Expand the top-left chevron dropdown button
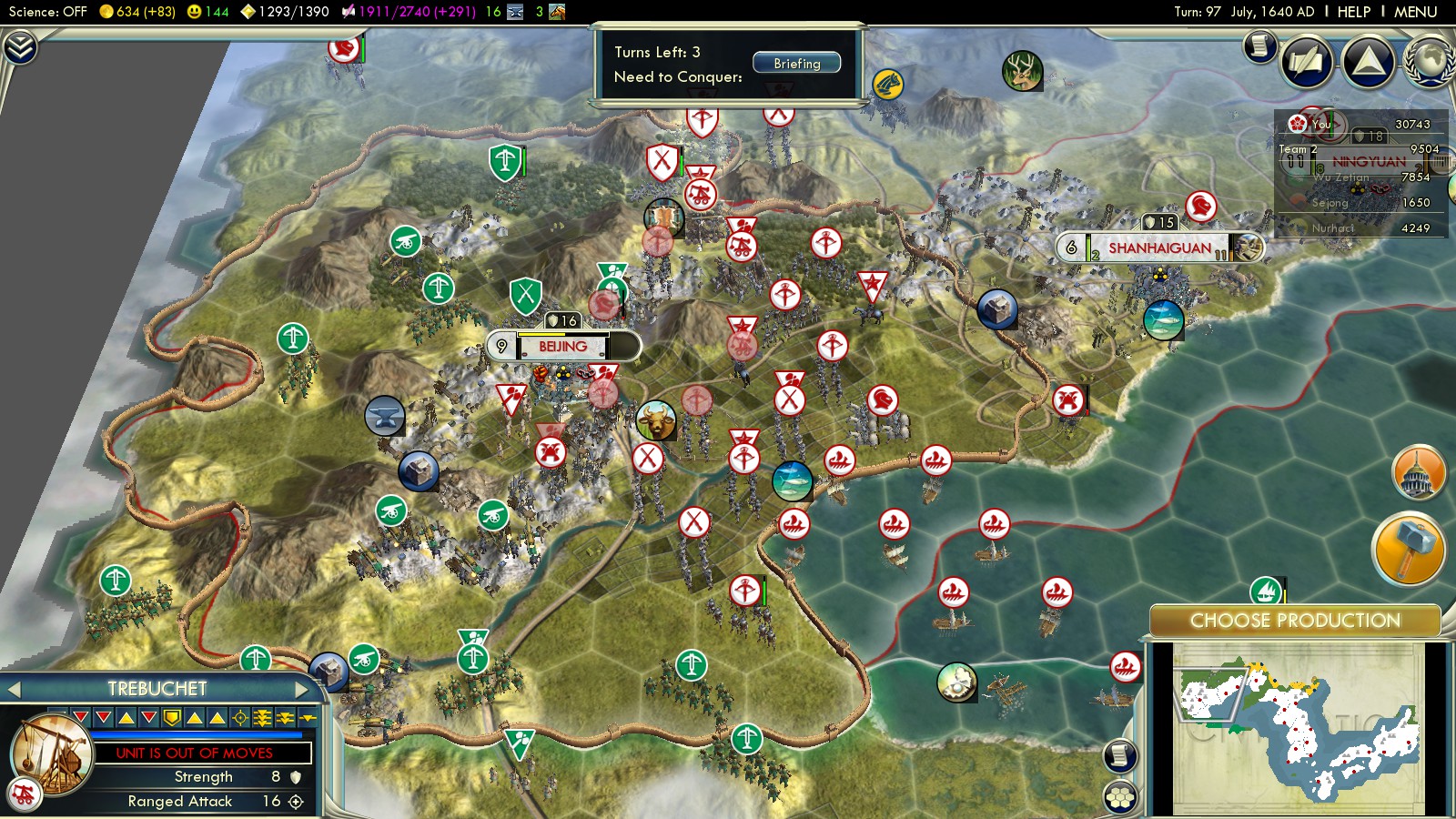This screenshot has height=819, width=1456. tap(20, 46)
